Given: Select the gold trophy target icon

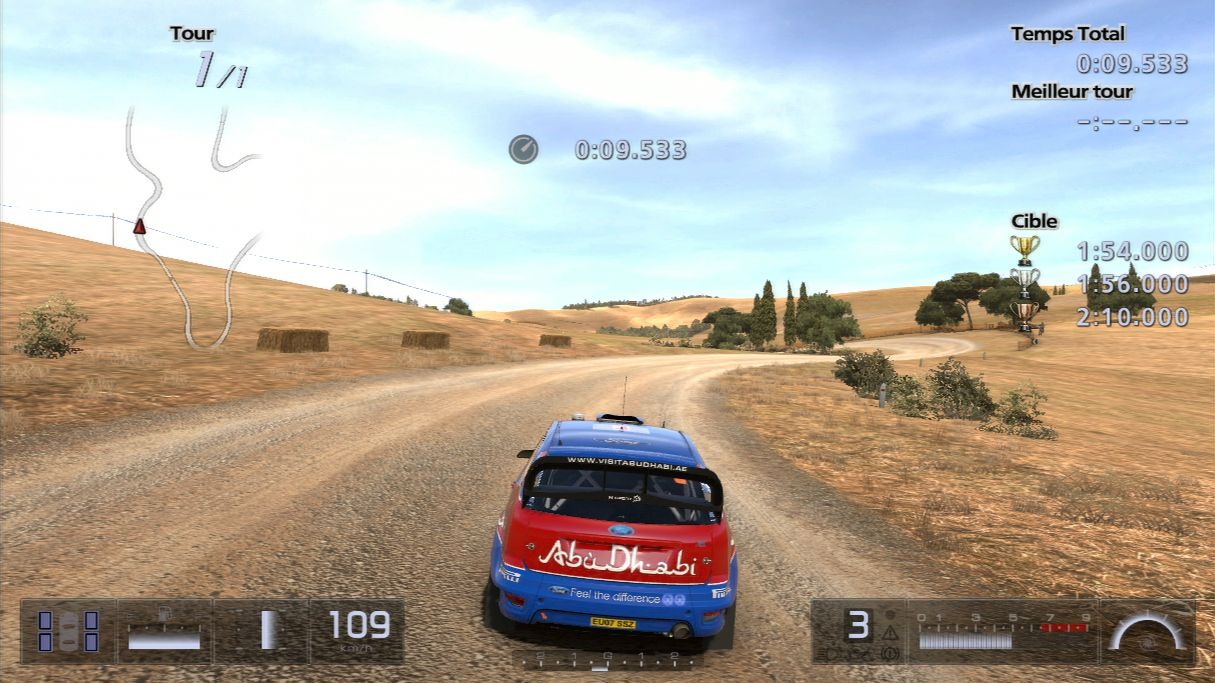Looking at the screenshot, I should click(x=1024, y=249).
